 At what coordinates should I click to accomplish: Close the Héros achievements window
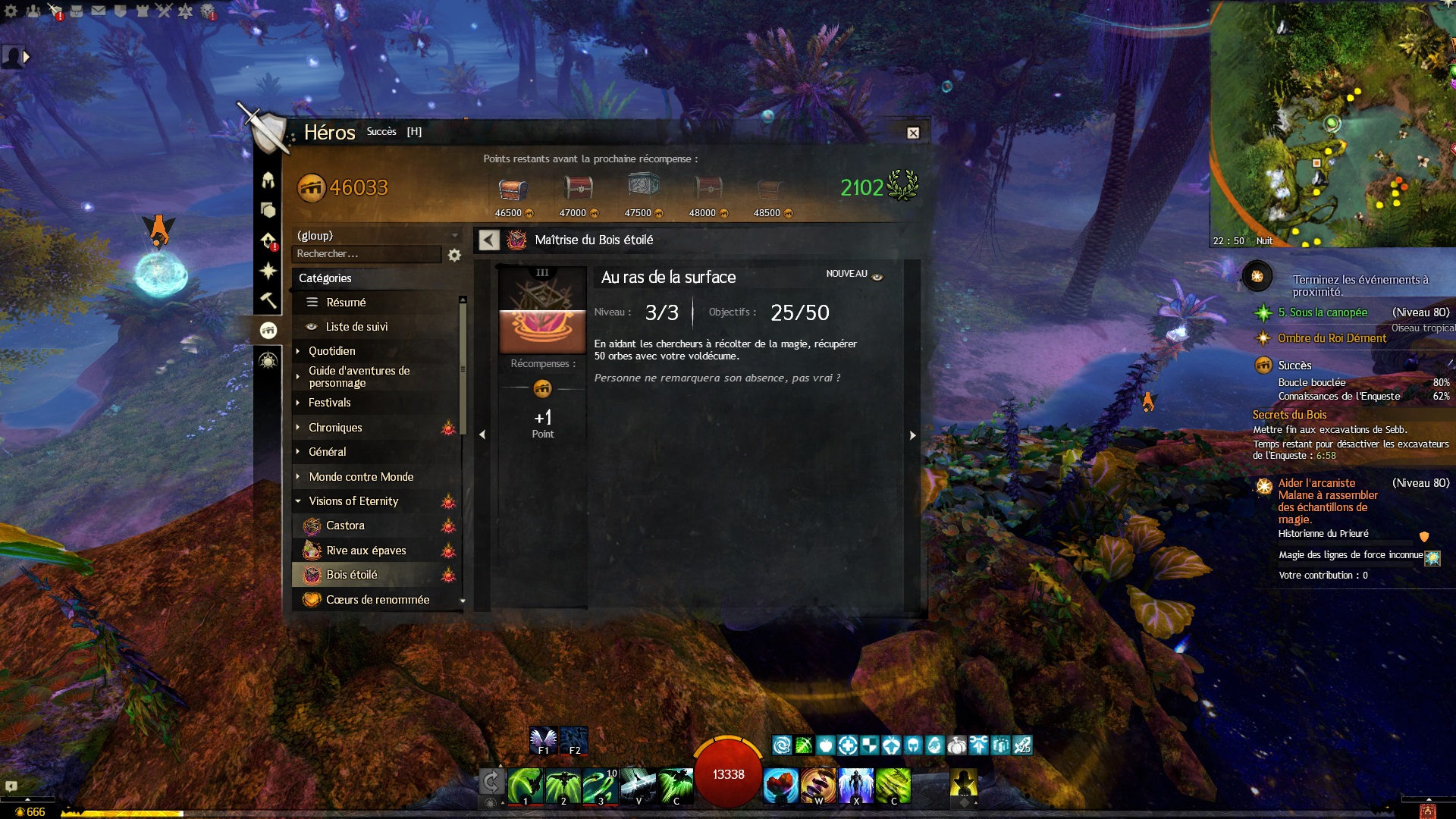coord(913,133)
